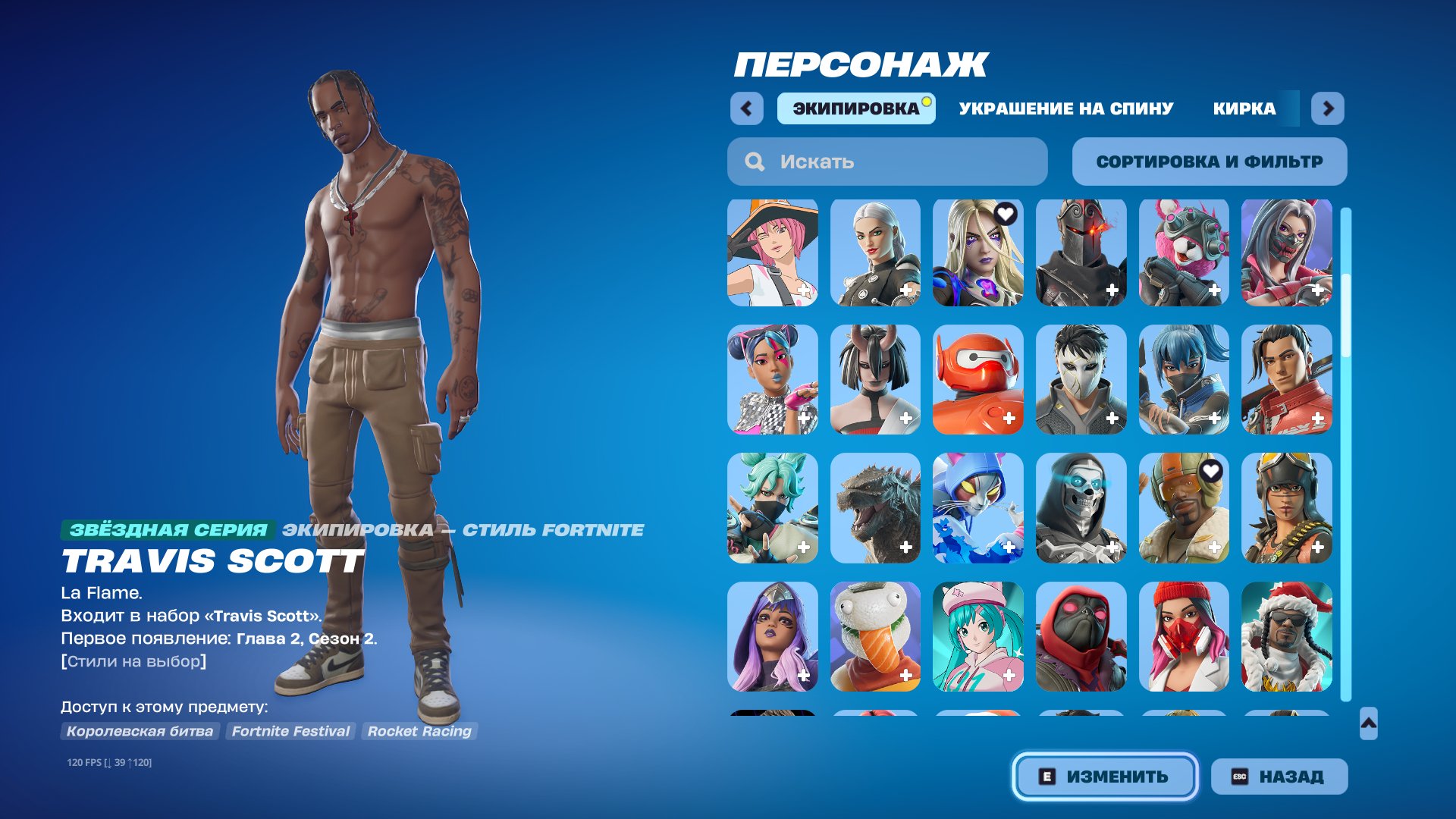Open the СОРТИРОВКА И ФИЛЬТР options
This screenshot has width=1456, height=819.
1209,161
